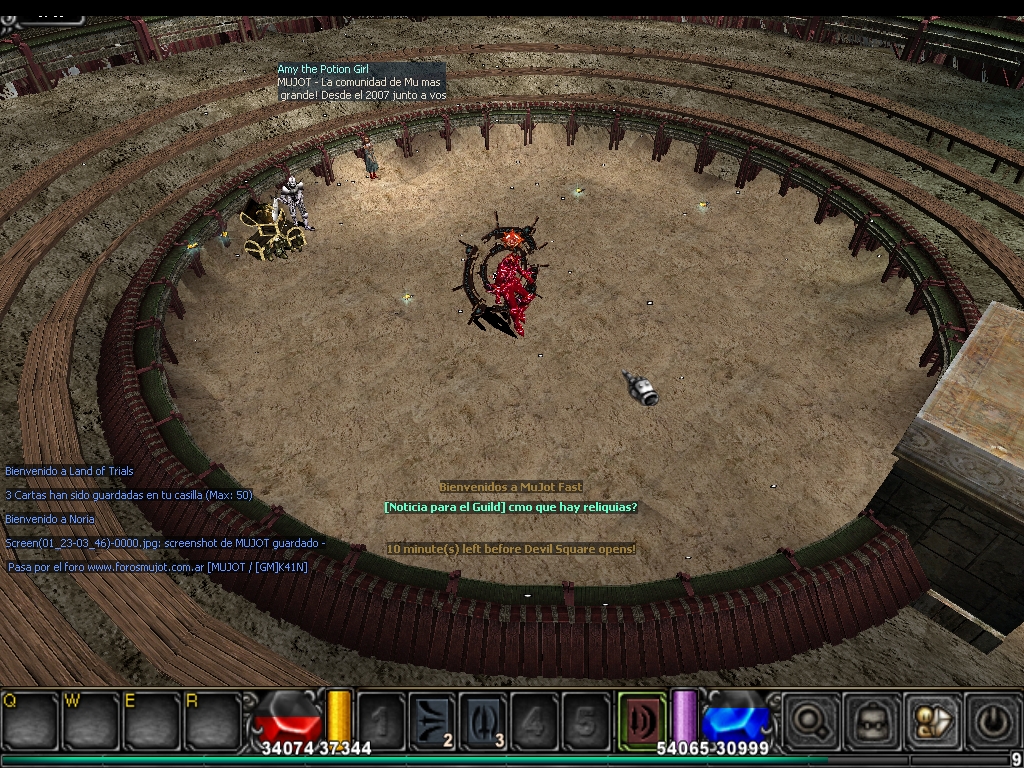1024x768 pixels.
Task: Choose the R item hotkey slot
Action: pyautogui.click(x=214, y=719)
